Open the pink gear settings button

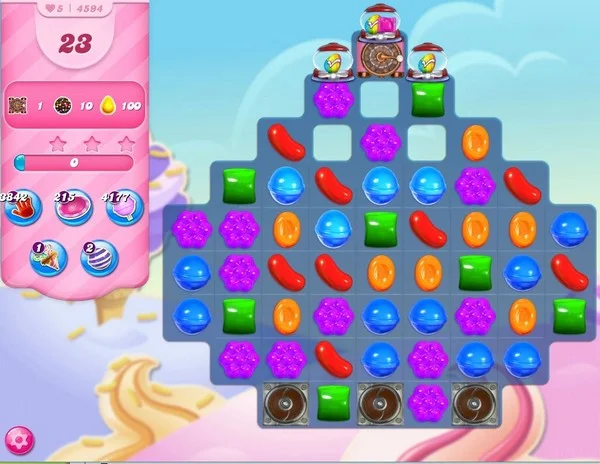coord(18,439)
